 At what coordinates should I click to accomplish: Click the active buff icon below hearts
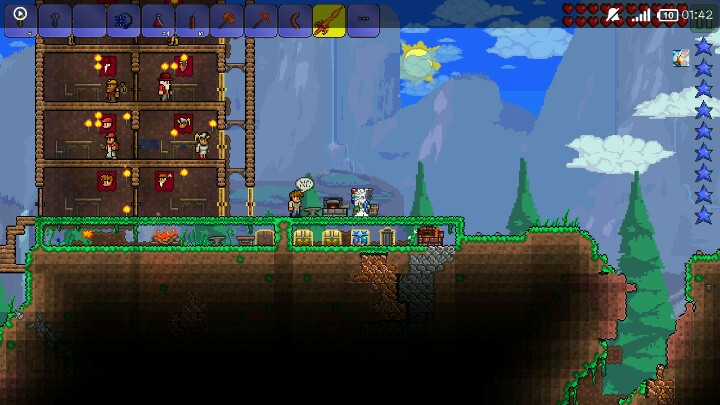click(x=680, y=58)
